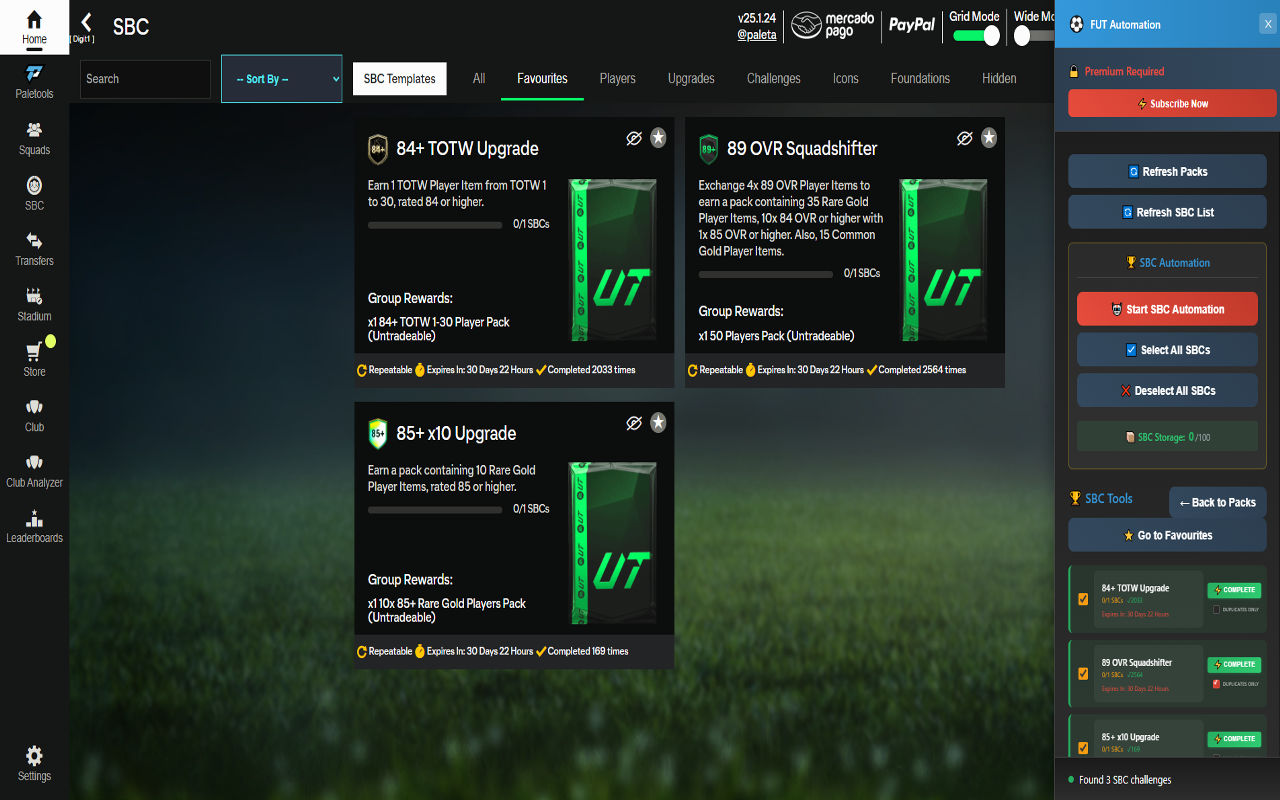Select the Transfers icon in sidebar
The image size is (1280, 800).
34,252
